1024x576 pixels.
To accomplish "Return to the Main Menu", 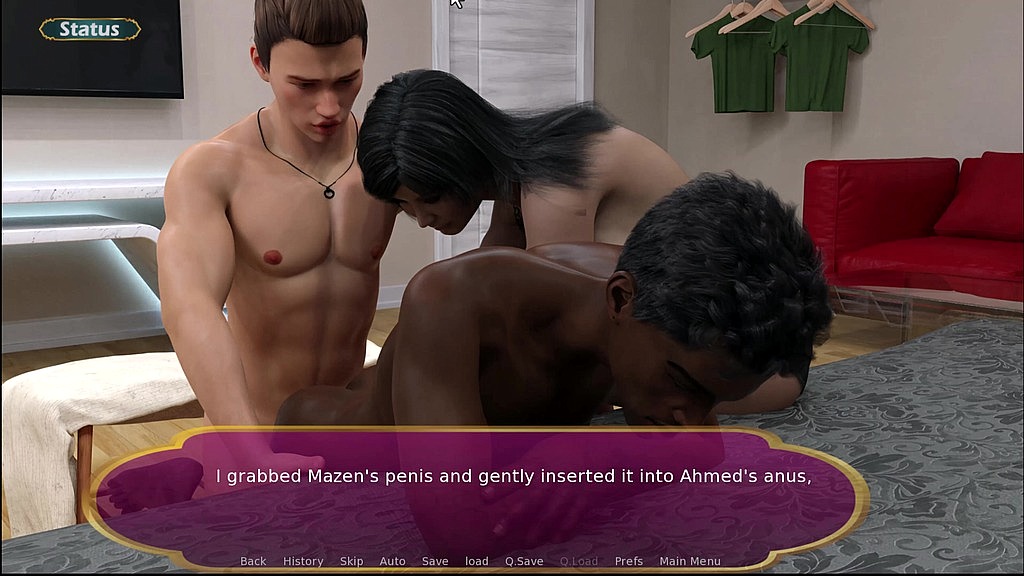I will pos(690,561).
